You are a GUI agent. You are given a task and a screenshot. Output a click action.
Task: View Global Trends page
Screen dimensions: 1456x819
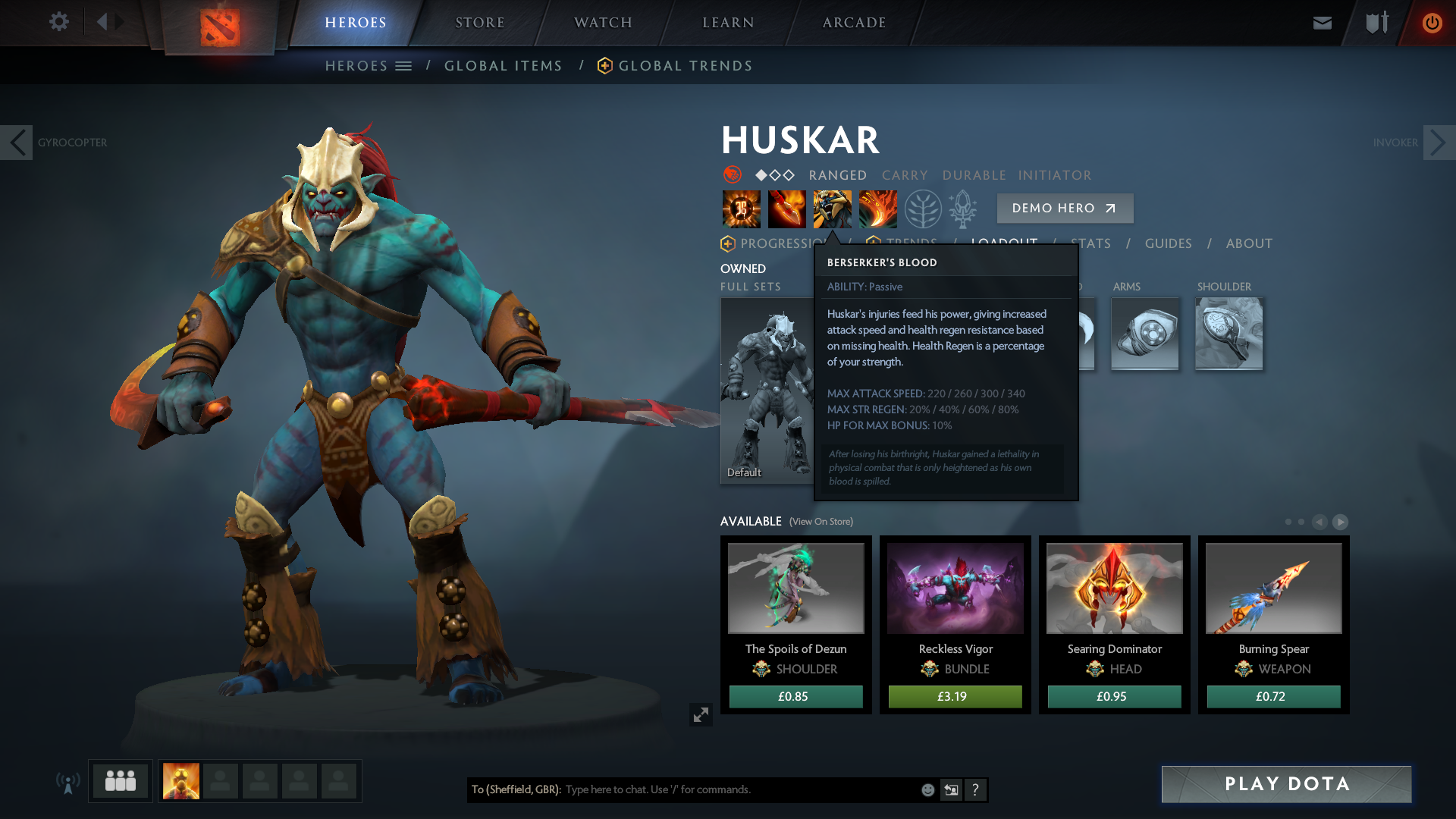[685, 66]
